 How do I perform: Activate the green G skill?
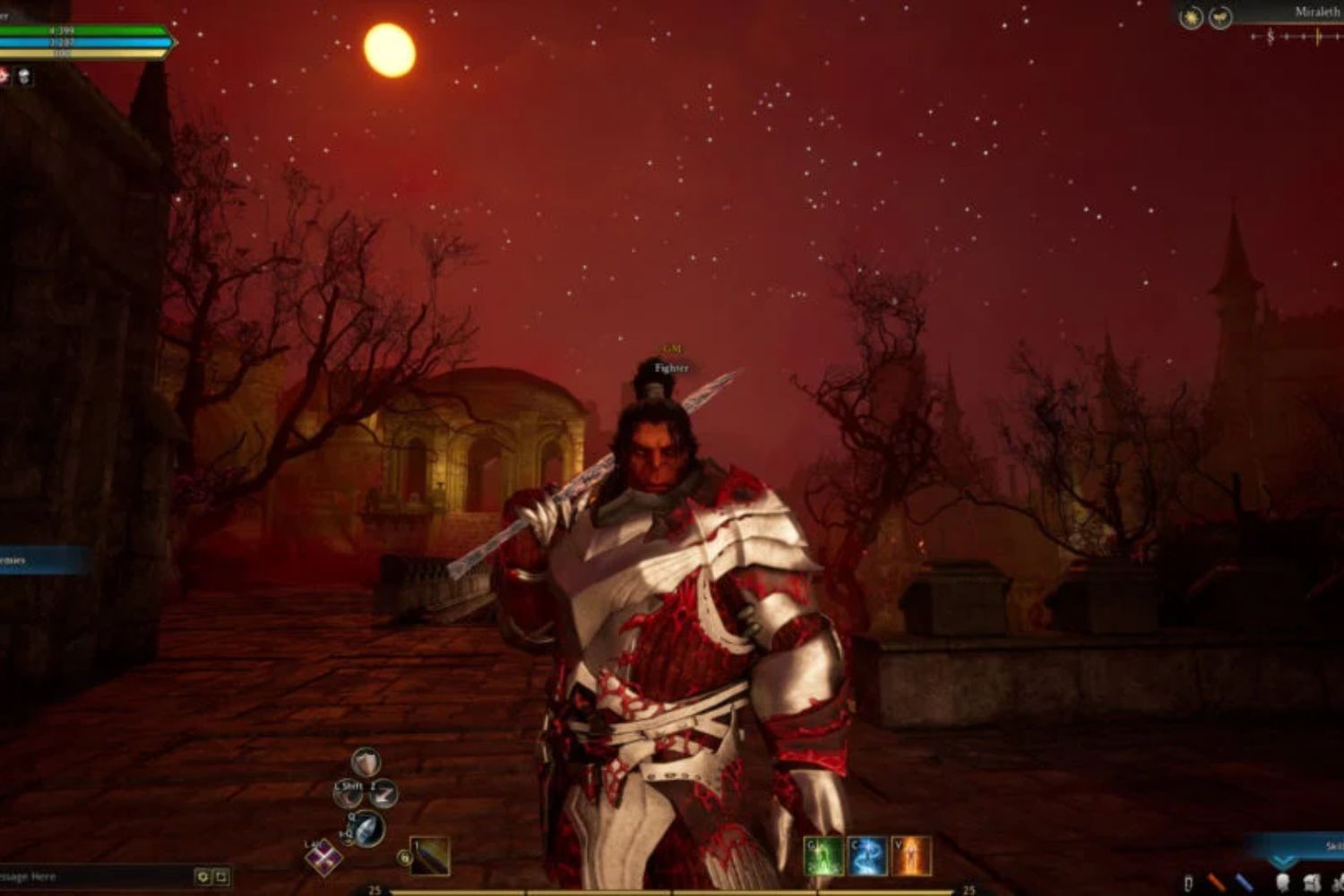coord(823,857)
